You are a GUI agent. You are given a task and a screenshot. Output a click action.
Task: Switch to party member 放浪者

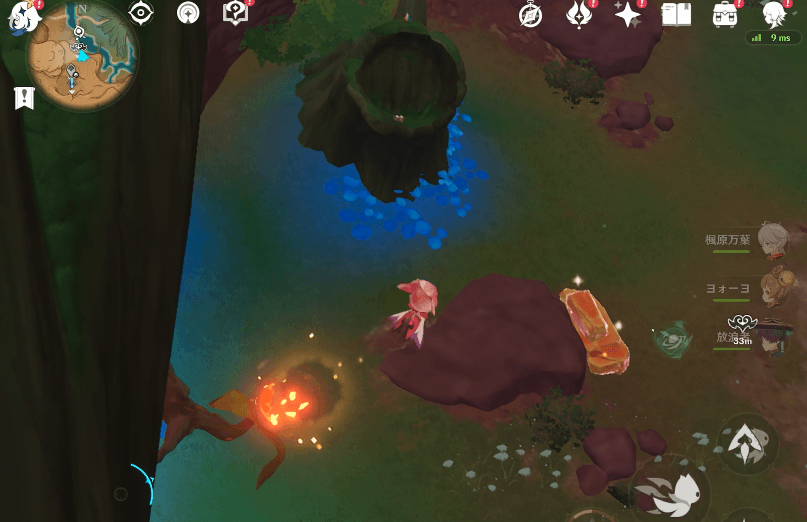(772, 337)
